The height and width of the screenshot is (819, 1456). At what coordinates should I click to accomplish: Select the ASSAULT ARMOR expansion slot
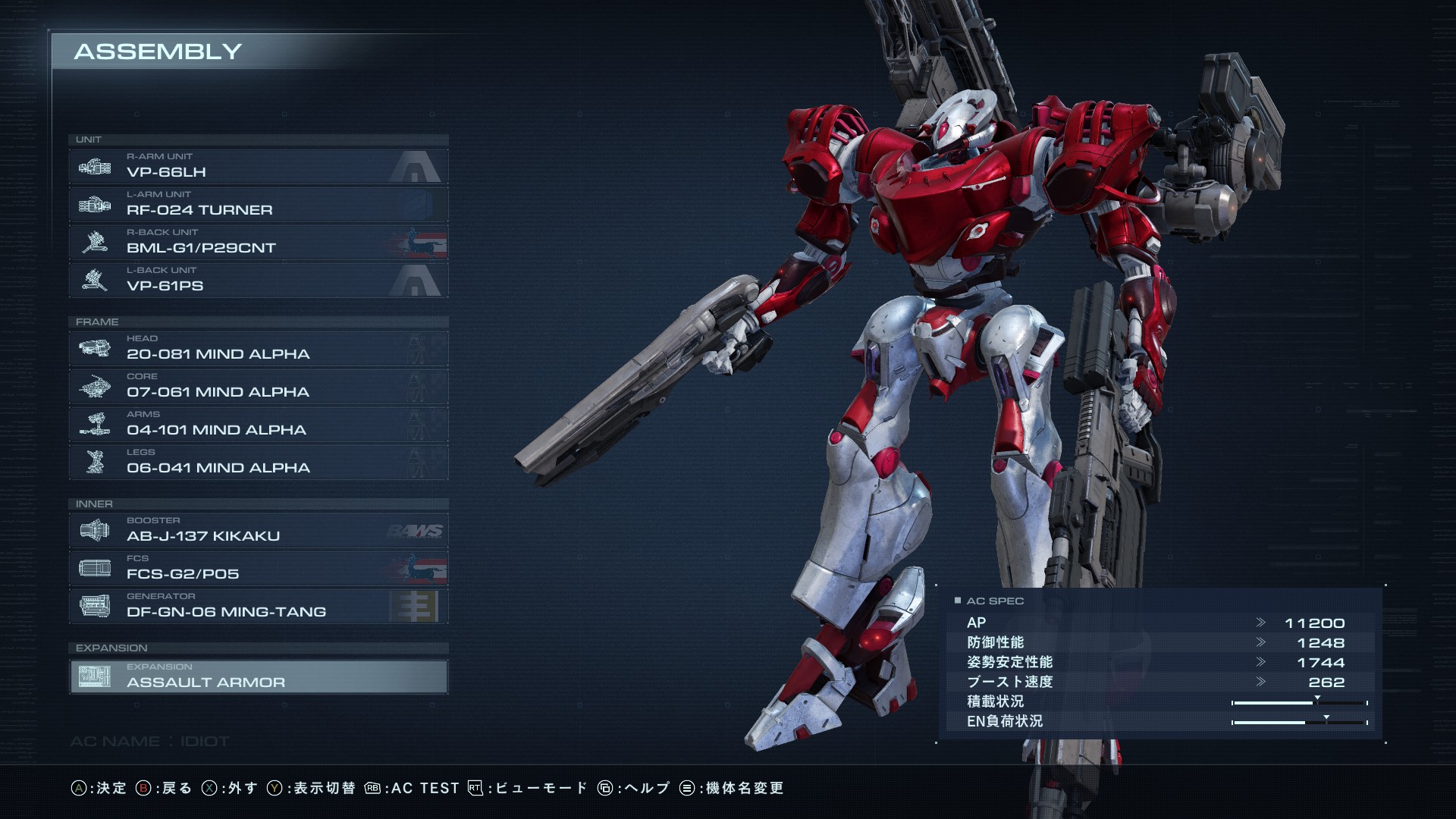[x=258, y=676]
